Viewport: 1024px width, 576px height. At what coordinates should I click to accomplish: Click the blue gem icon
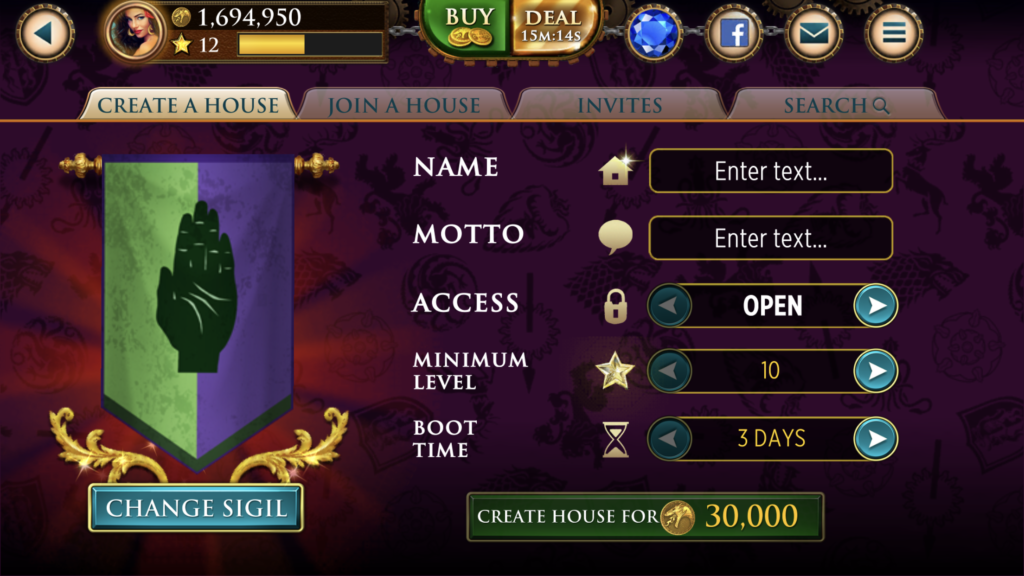click(654, 34)
